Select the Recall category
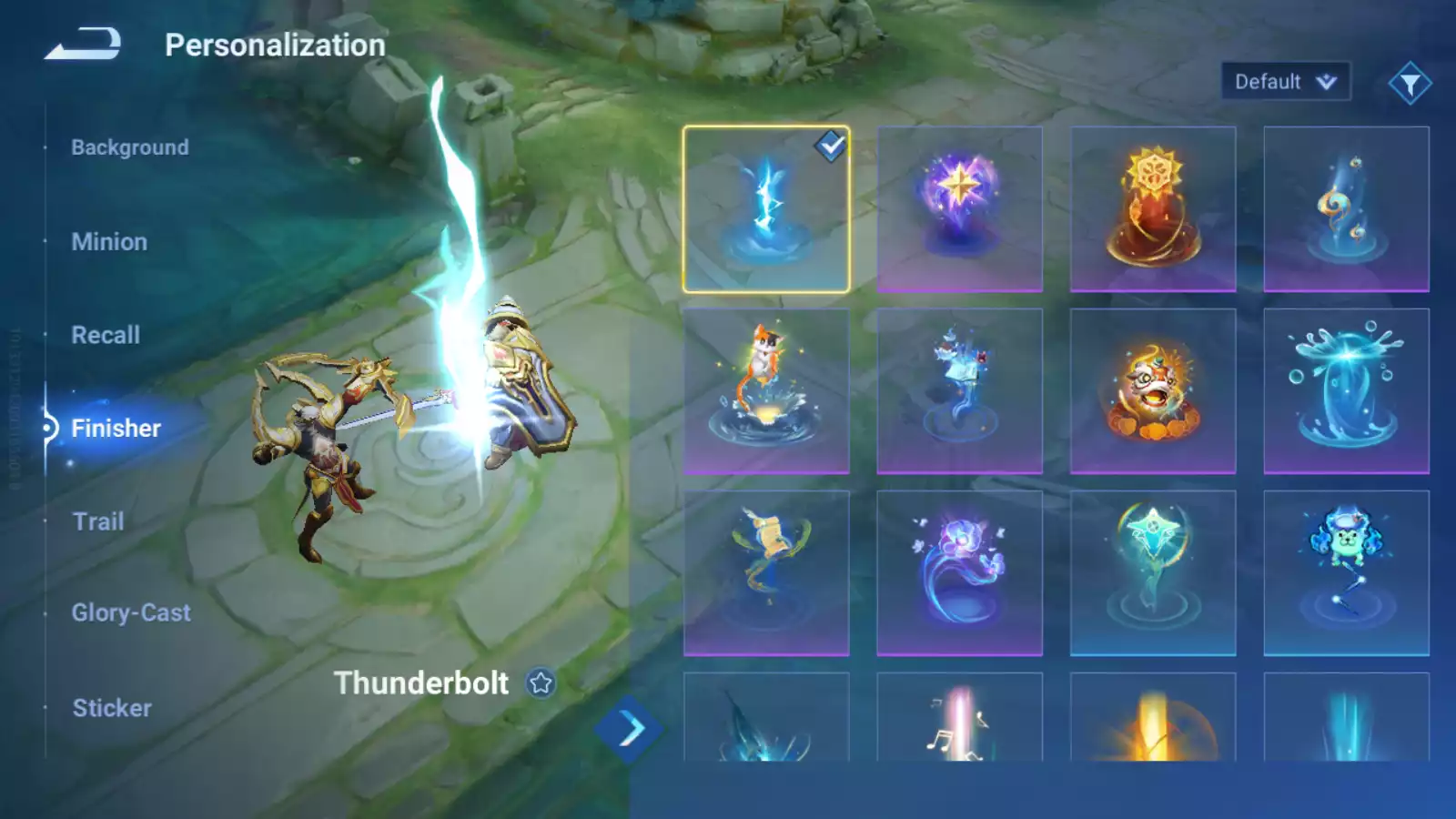Screen dimensions: 1456x819 pyautogui.click(x=106, y=335)
